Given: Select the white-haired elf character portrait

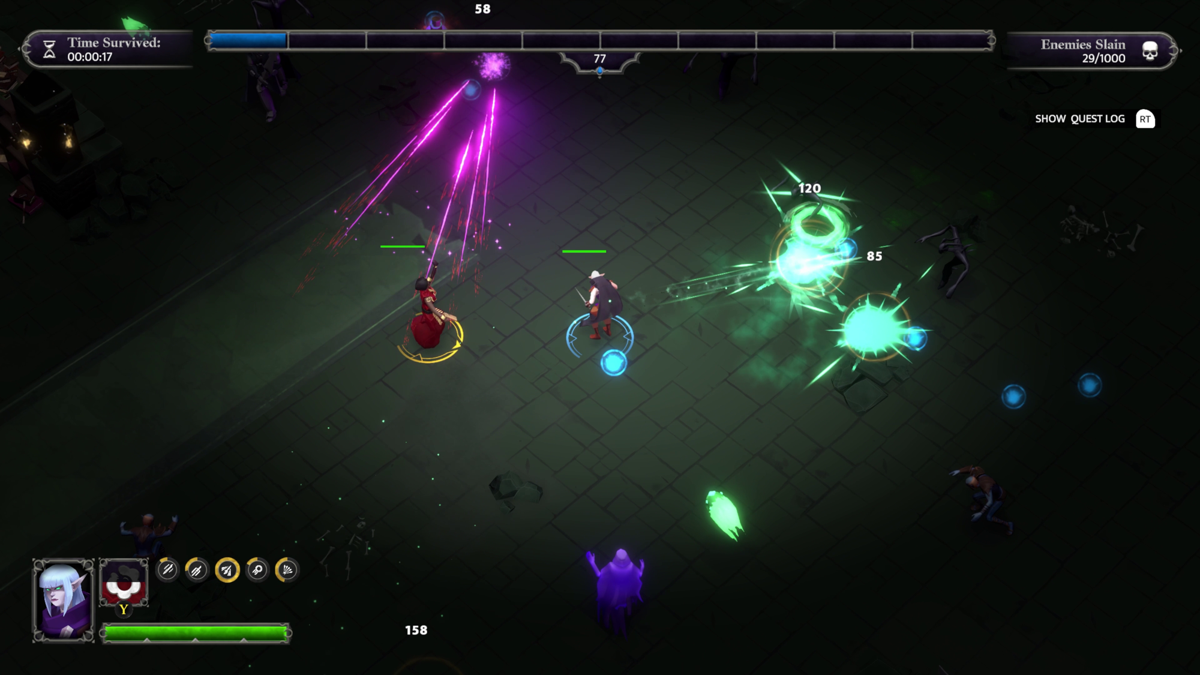Looking at the screenshot, I should 64,599.
